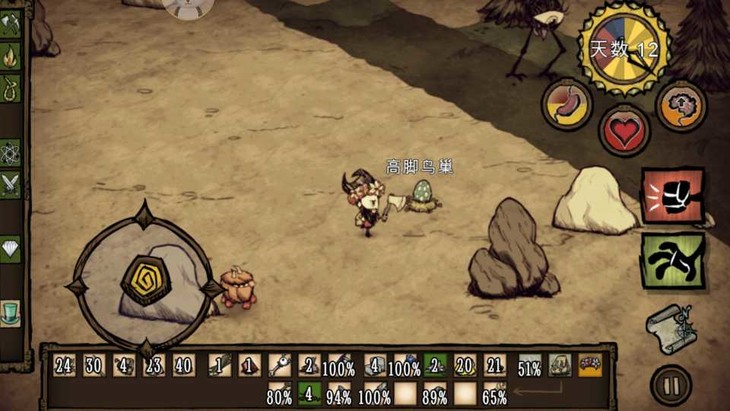The image size is (730, 411).
Task: Open the rope-trap Survival crafting tab
Action: (11, 90)
